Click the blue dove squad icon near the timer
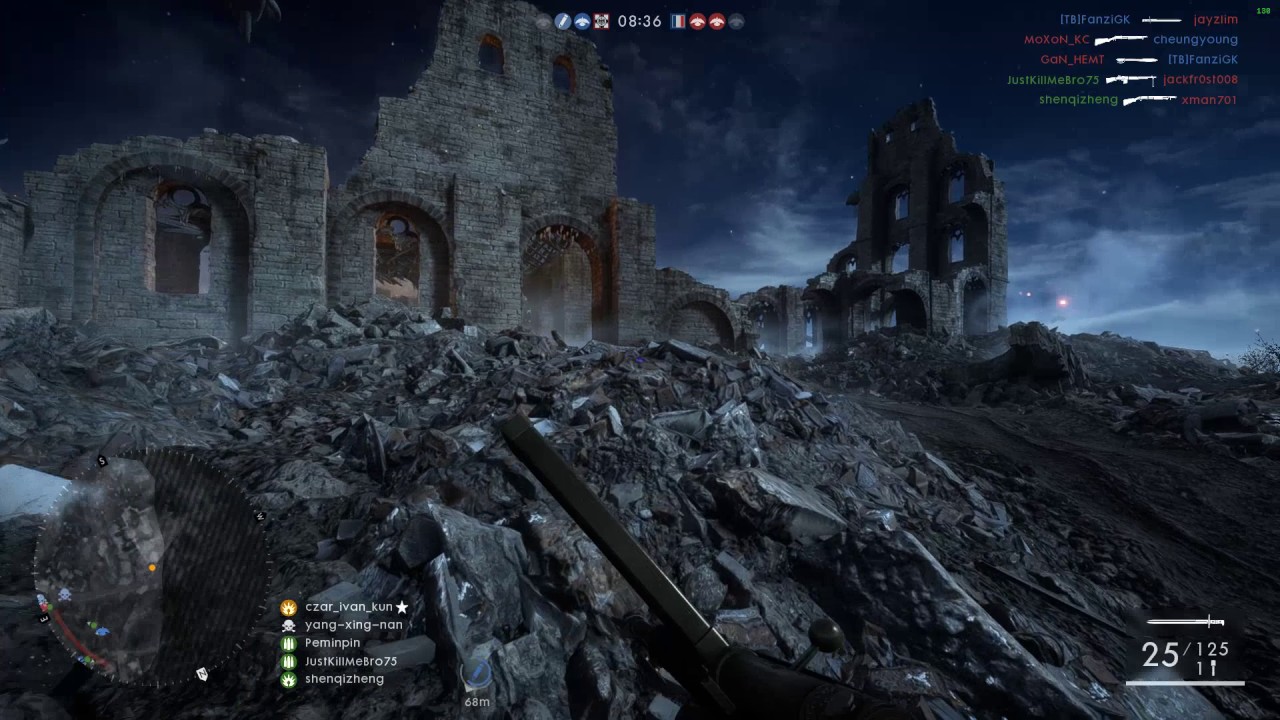Viewport: 1280px width, 720px height. 582,20
